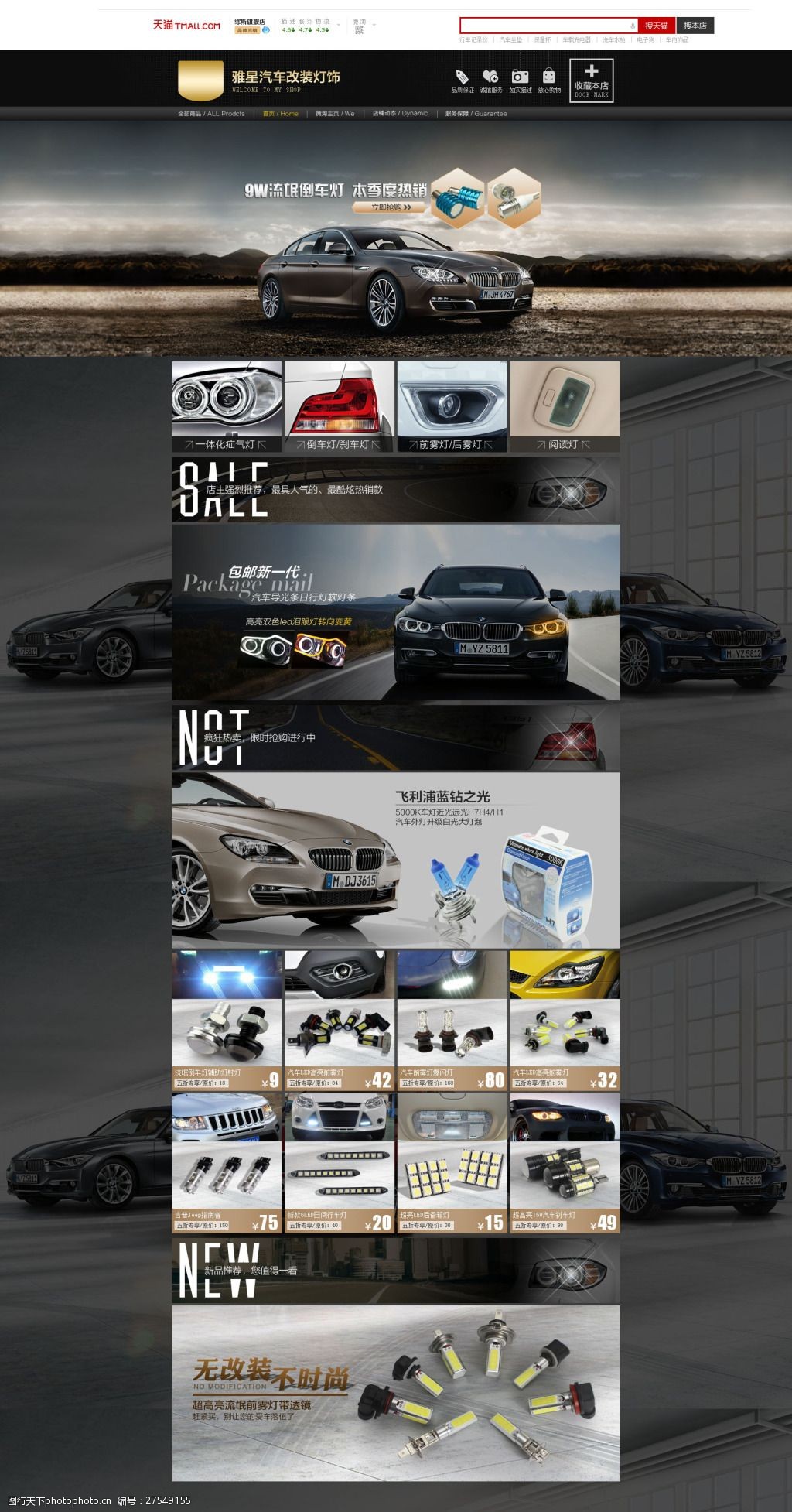
Task: Click the 搜本店 shop search button
Action: click(x=695, y=26)
